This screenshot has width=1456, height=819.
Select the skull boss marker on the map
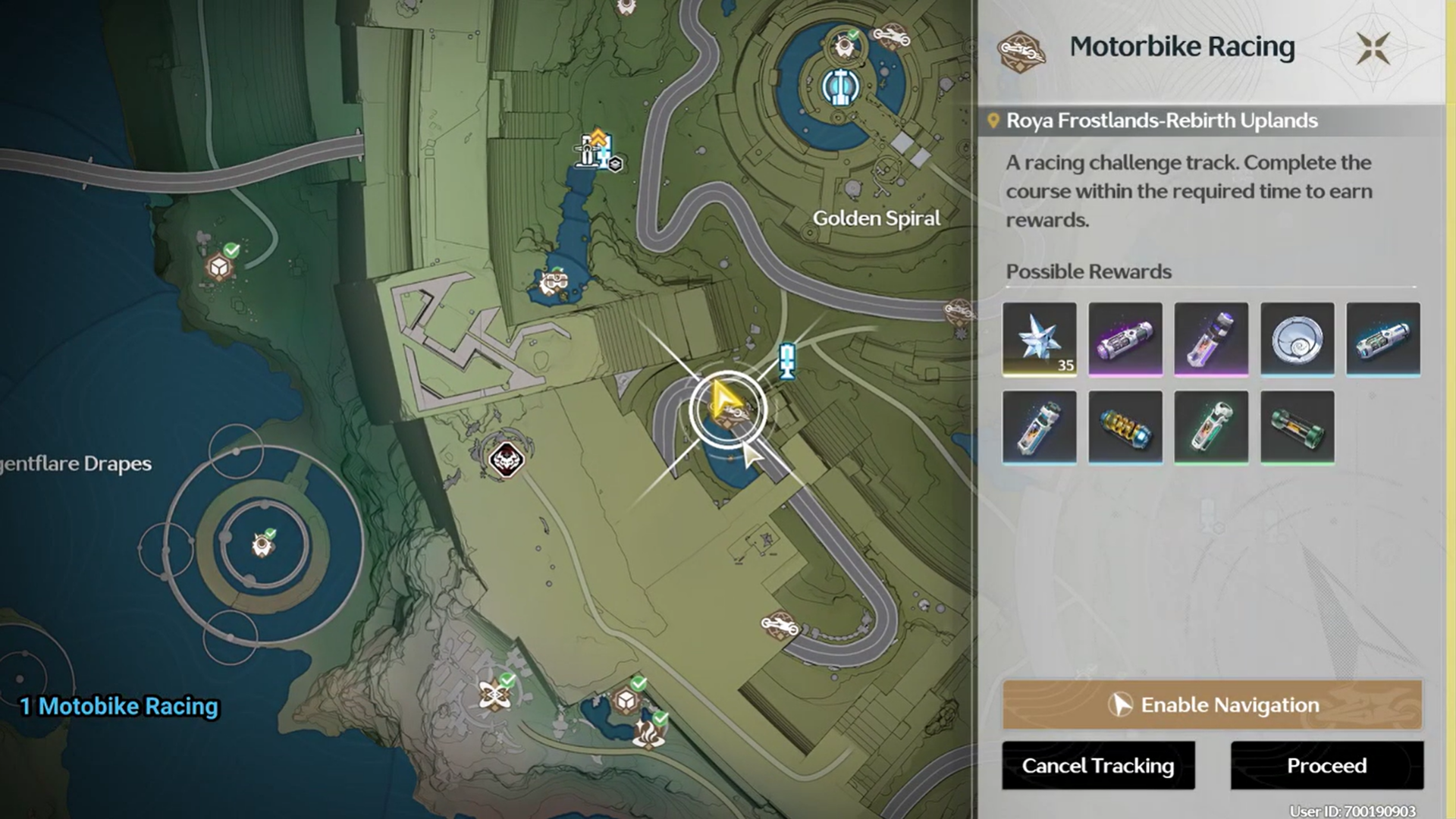coord(506,459)
